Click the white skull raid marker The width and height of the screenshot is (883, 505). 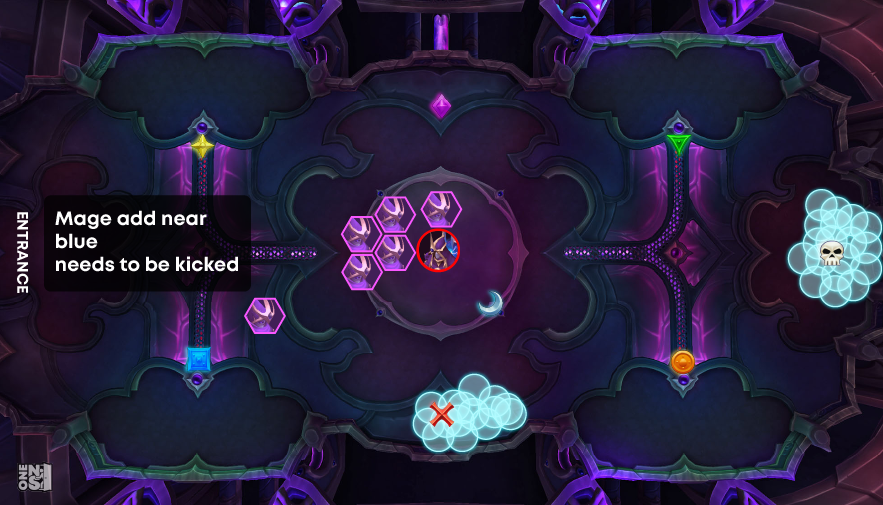tap(830, 254)
